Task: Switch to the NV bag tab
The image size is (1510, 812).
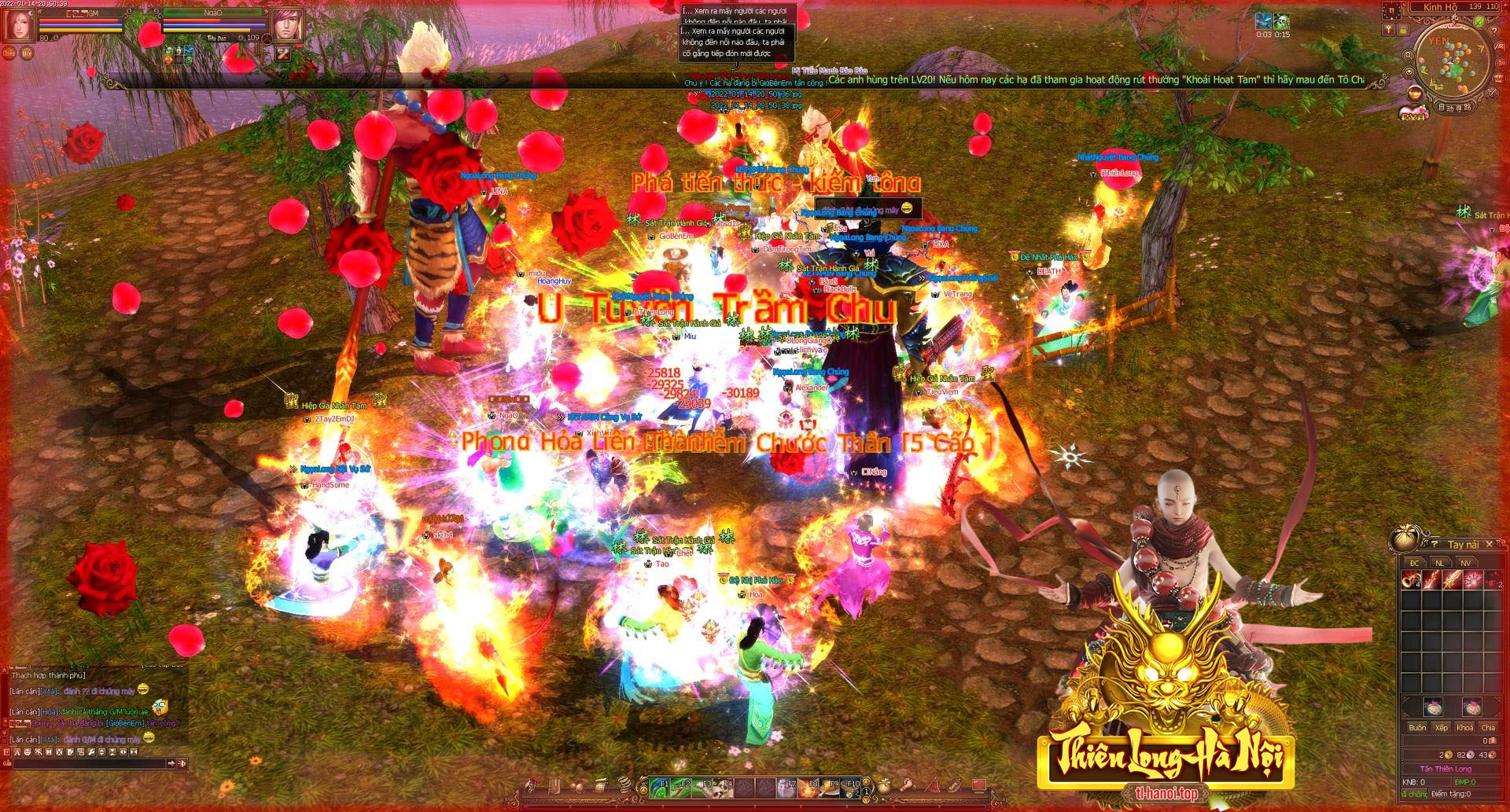Action: click(x=1465, y=563)
